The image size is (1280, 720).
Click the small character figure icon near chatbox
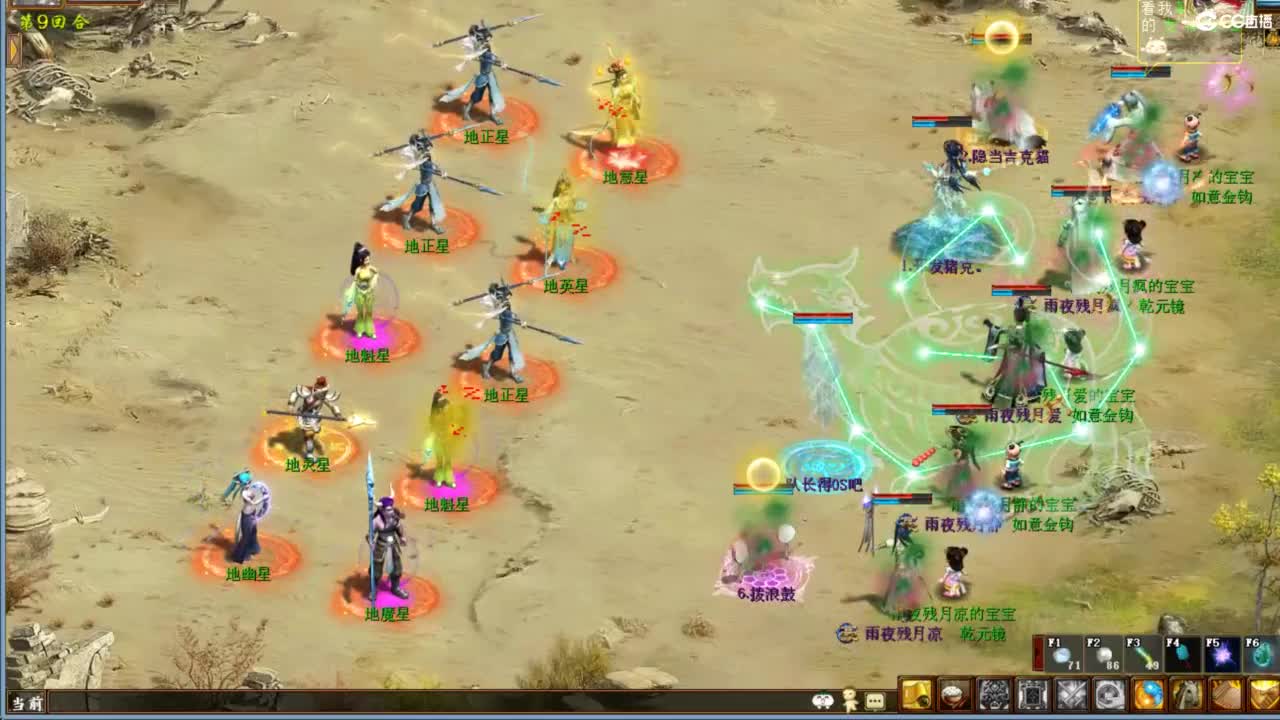click(x=847, y=698)
